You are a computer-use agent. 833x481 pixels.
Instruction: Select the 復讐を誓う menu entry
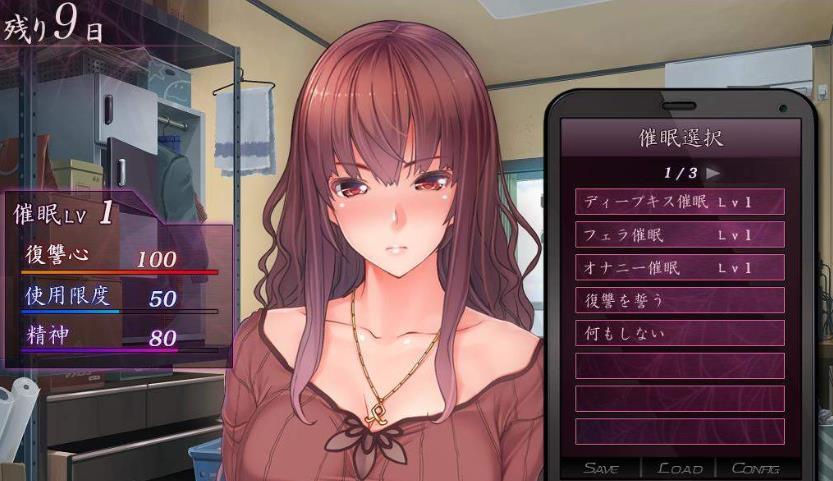tap(679, 300)
